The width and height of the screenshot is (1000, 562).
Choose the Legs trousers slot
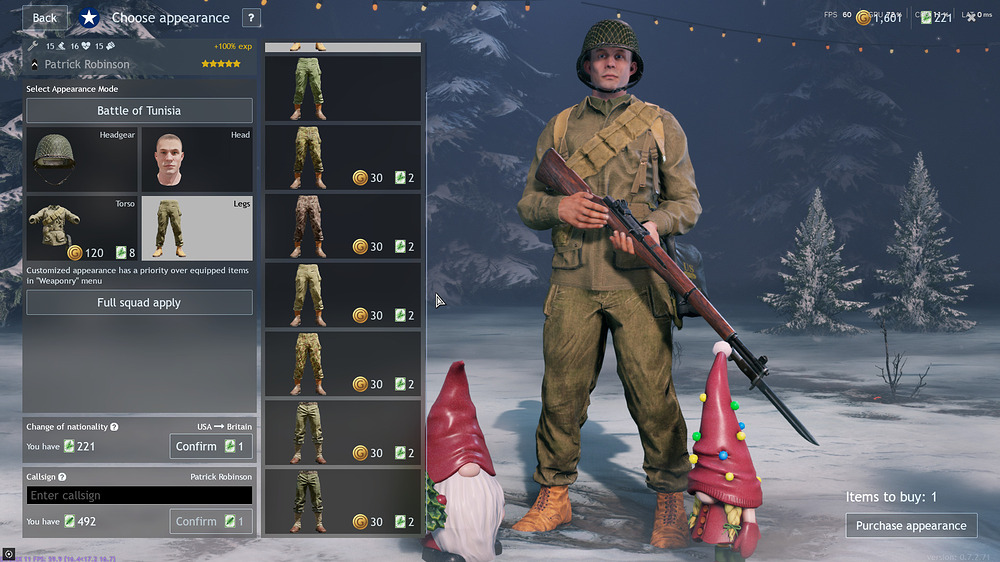tap(196, 227)
